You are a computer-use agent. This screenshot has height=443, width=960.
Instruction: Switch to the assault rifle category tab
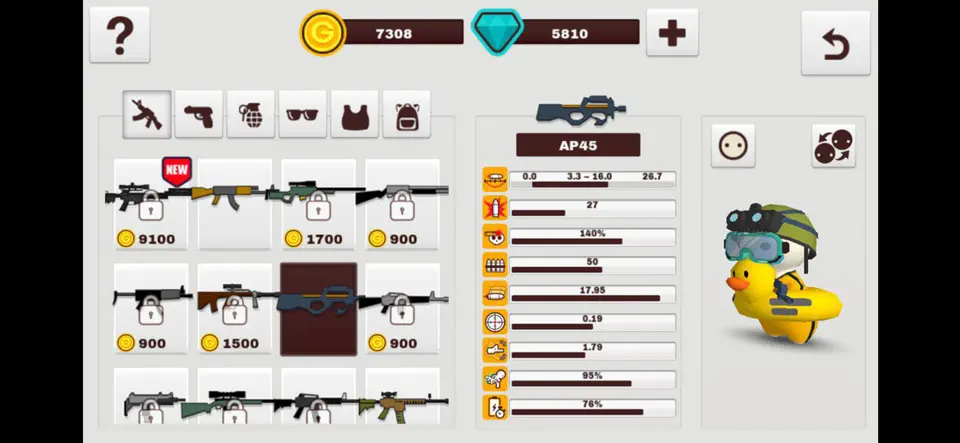pos(147,114)
